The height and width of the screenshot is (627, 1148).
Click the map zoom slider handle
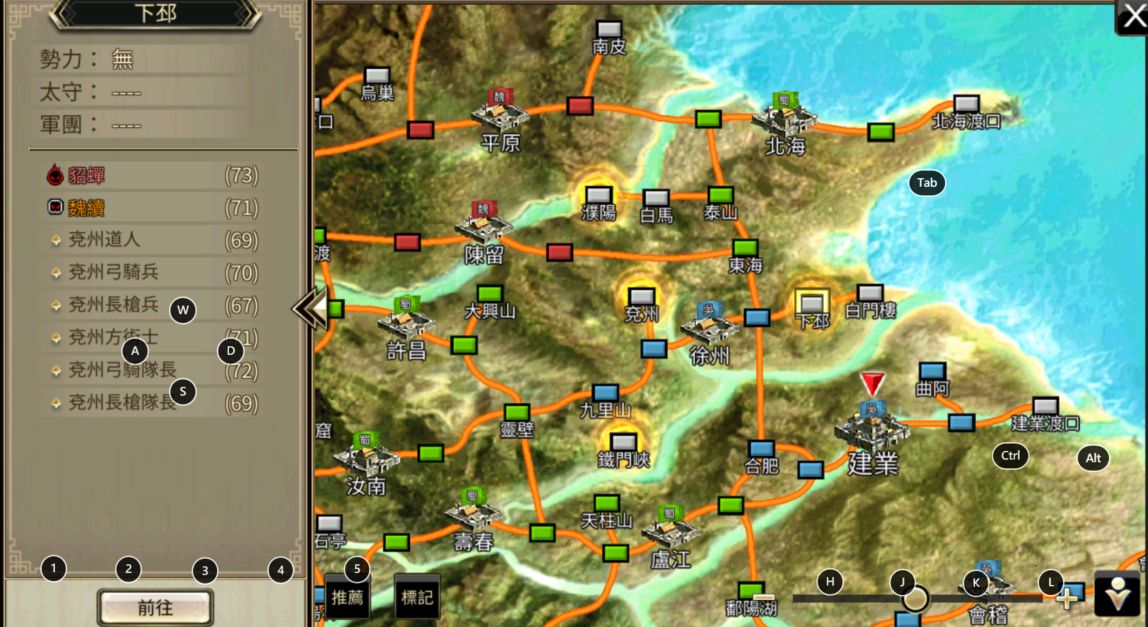coord(915,599)
